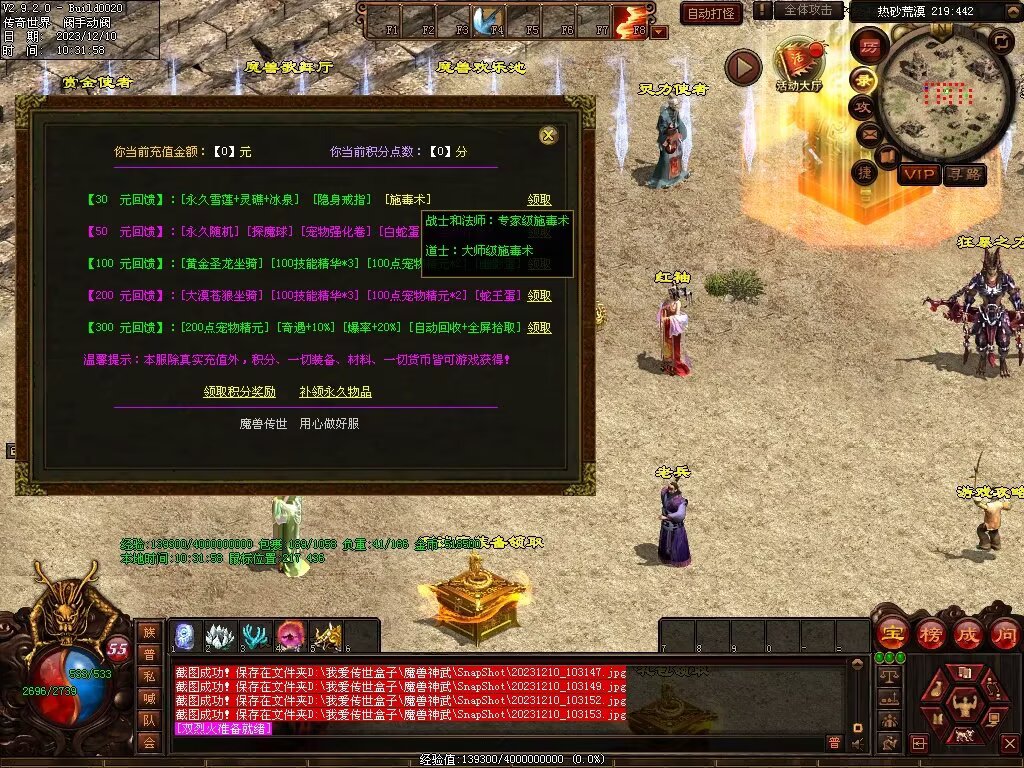Open the 榜 ranking button

929,634
